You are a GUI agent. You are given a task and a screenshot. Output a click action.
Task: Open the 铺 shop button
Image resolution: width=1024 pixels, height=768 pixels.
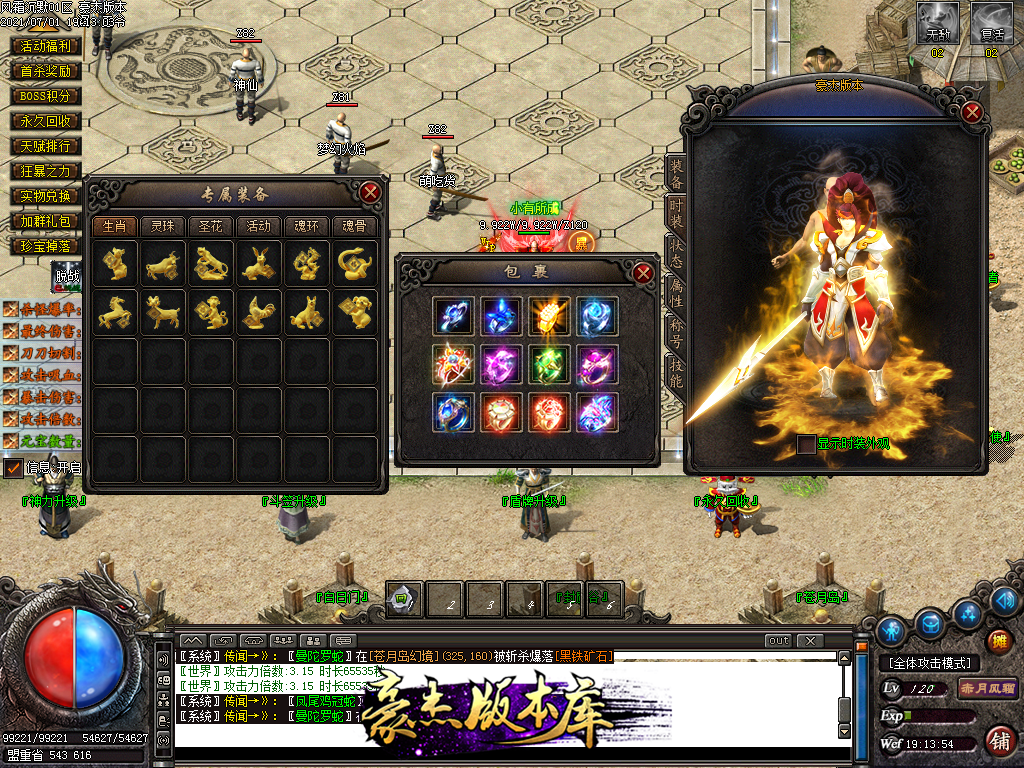click(998, 740)
